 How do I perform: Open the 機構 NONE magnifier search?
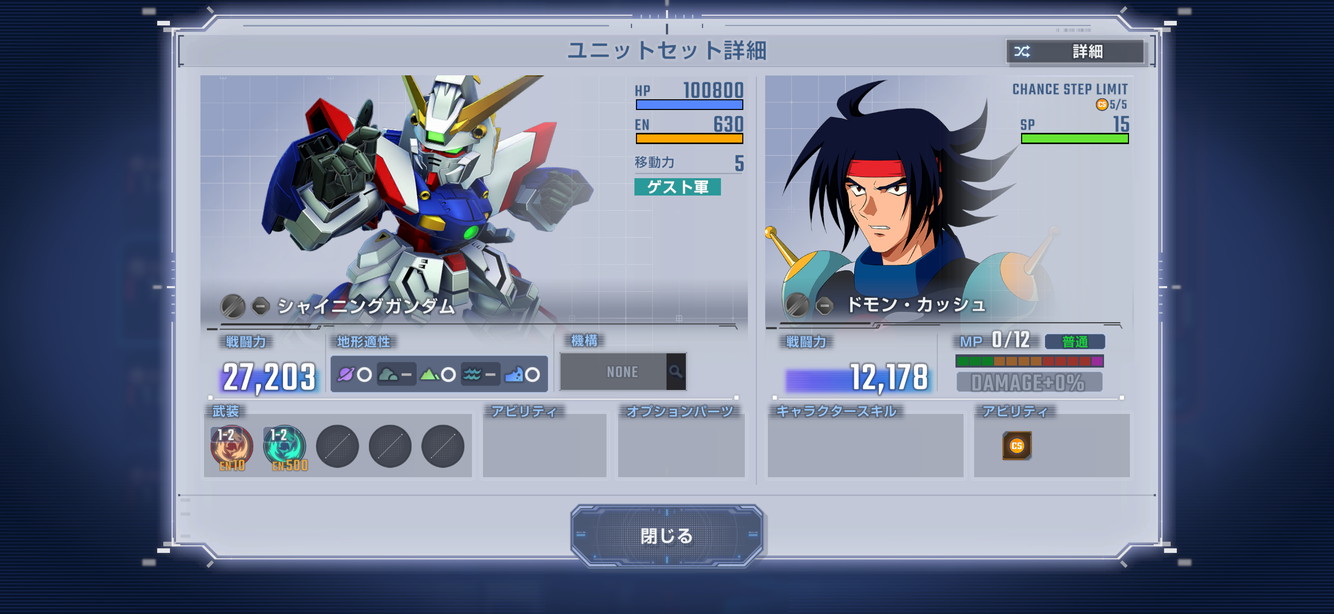pyautogui.click(x=676, y=372)
